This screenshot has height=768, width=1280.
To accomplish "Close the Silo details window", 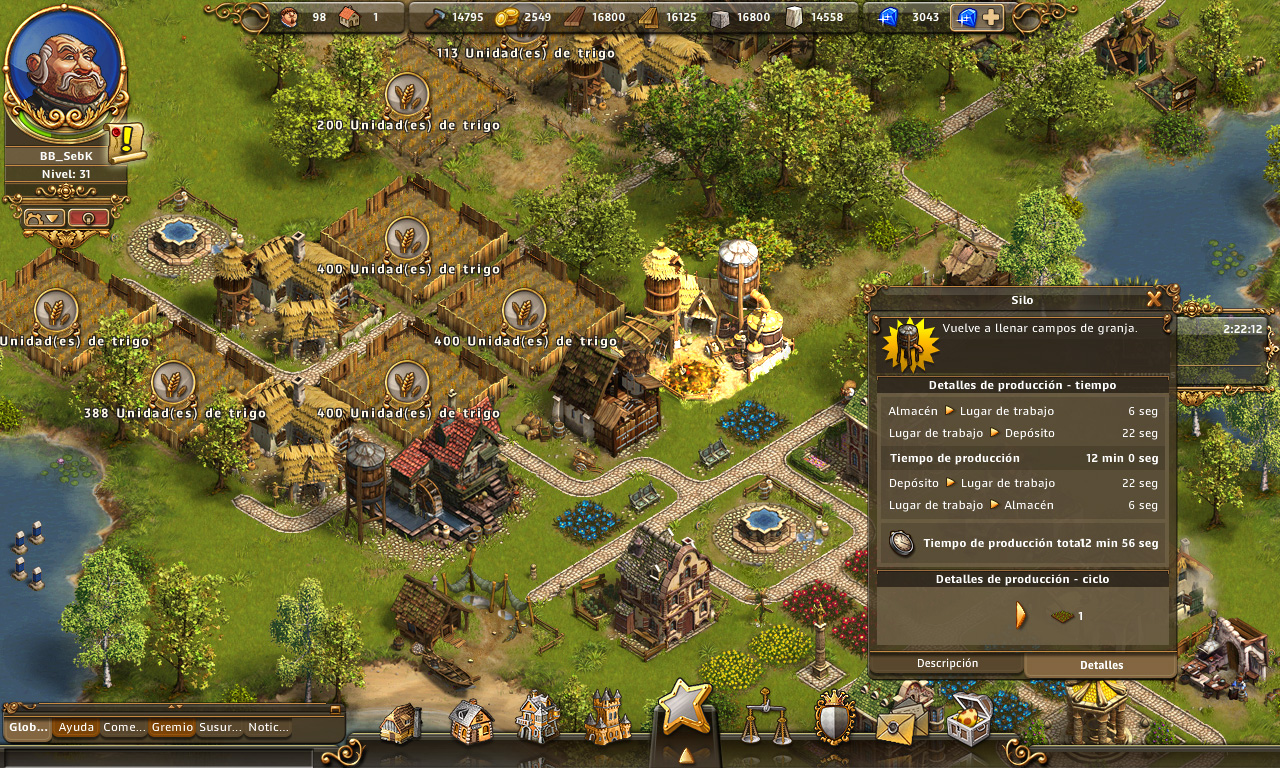I will tap(1154, 298).
